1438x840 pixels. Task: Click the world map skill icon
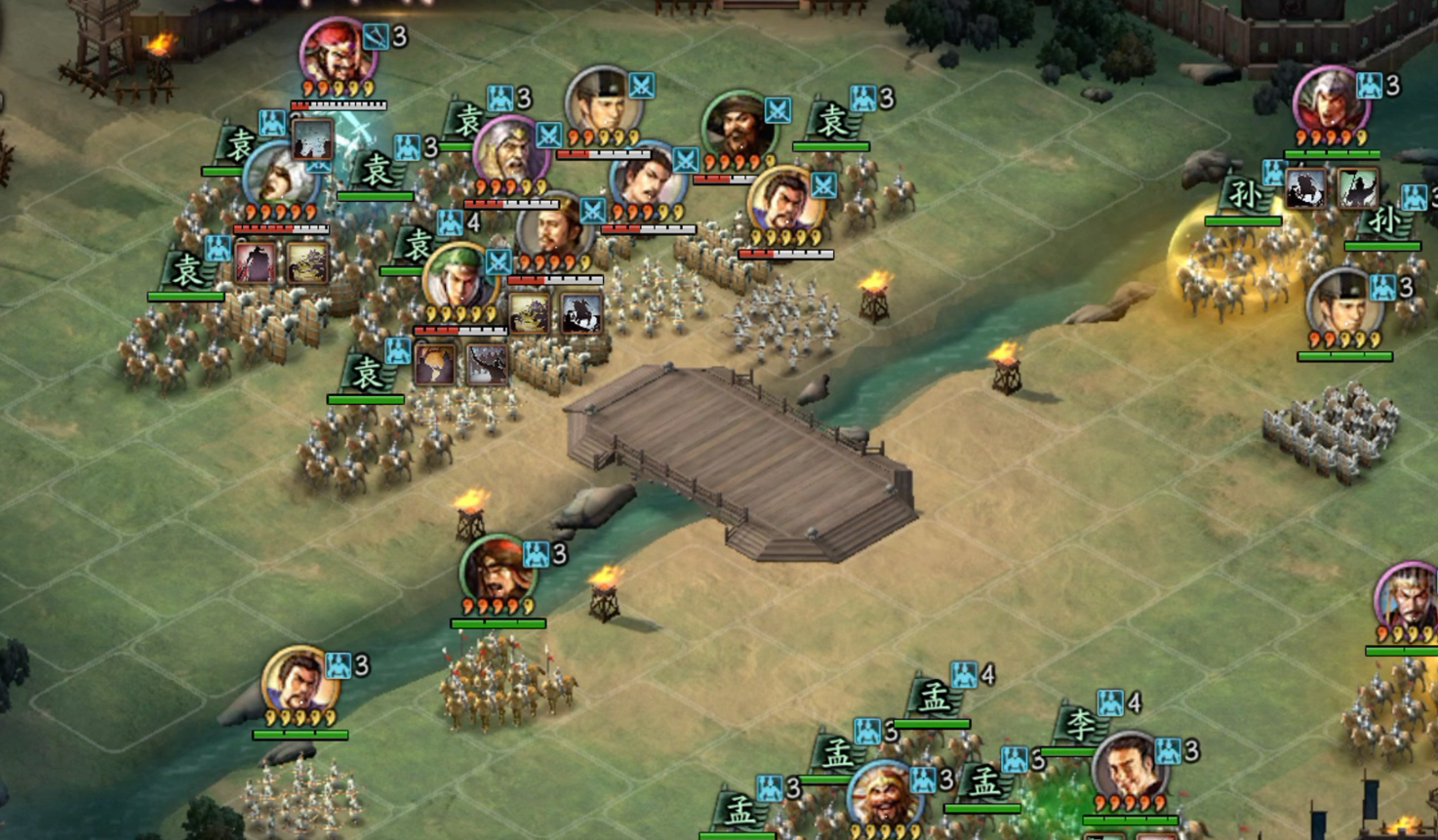(434, 363)
